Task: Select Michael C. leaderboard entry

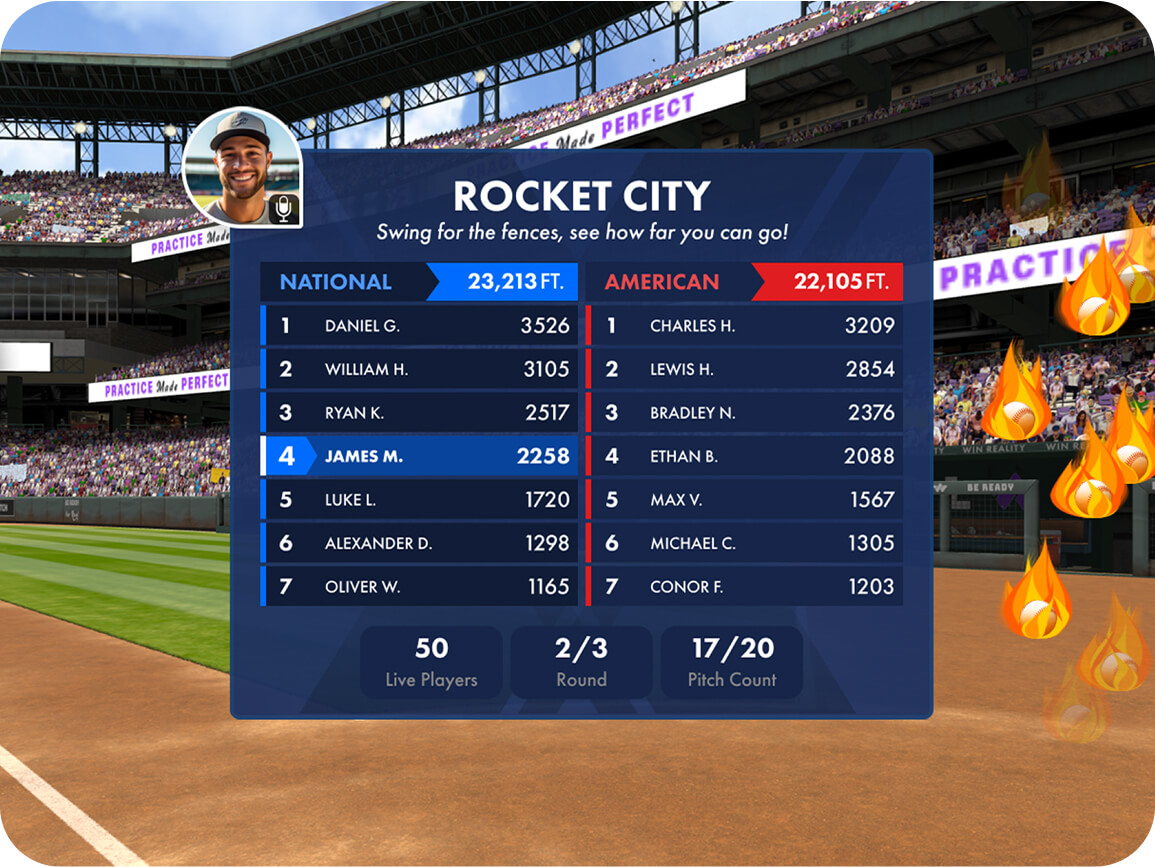Action: (x=744, y=543)
